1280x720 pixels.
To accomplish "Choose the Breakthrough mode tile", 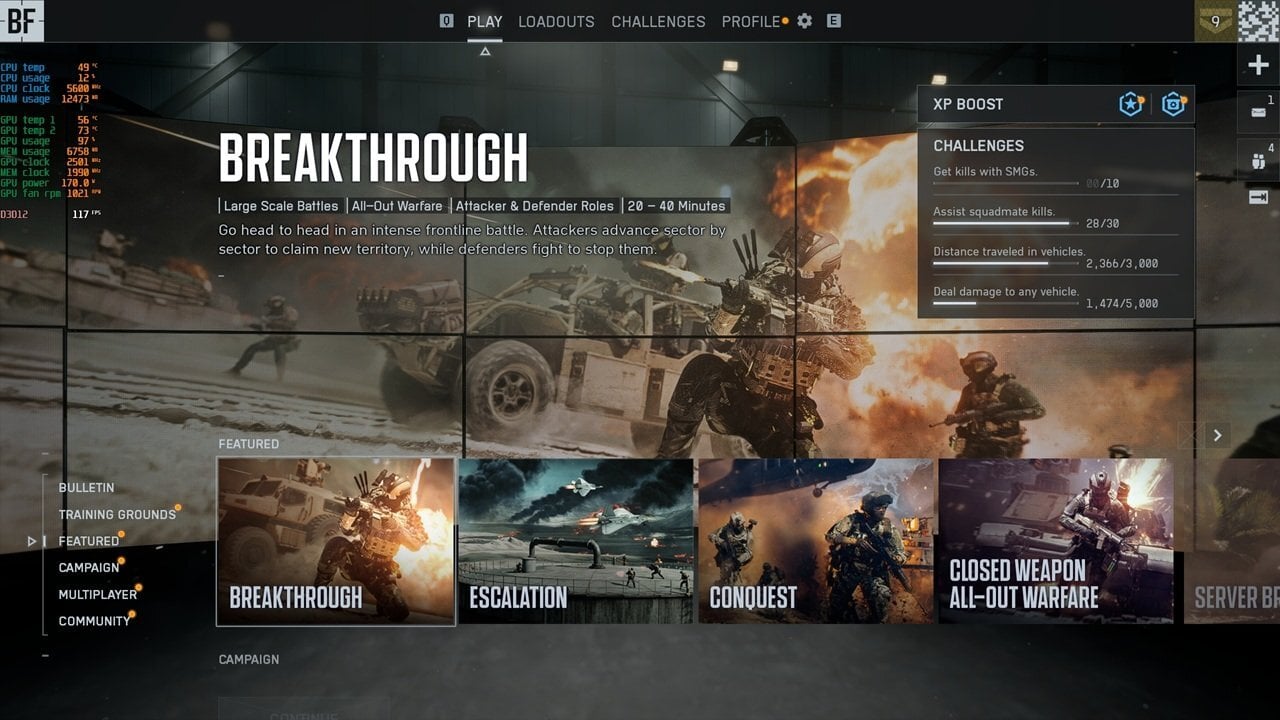I will click(336, 541).
